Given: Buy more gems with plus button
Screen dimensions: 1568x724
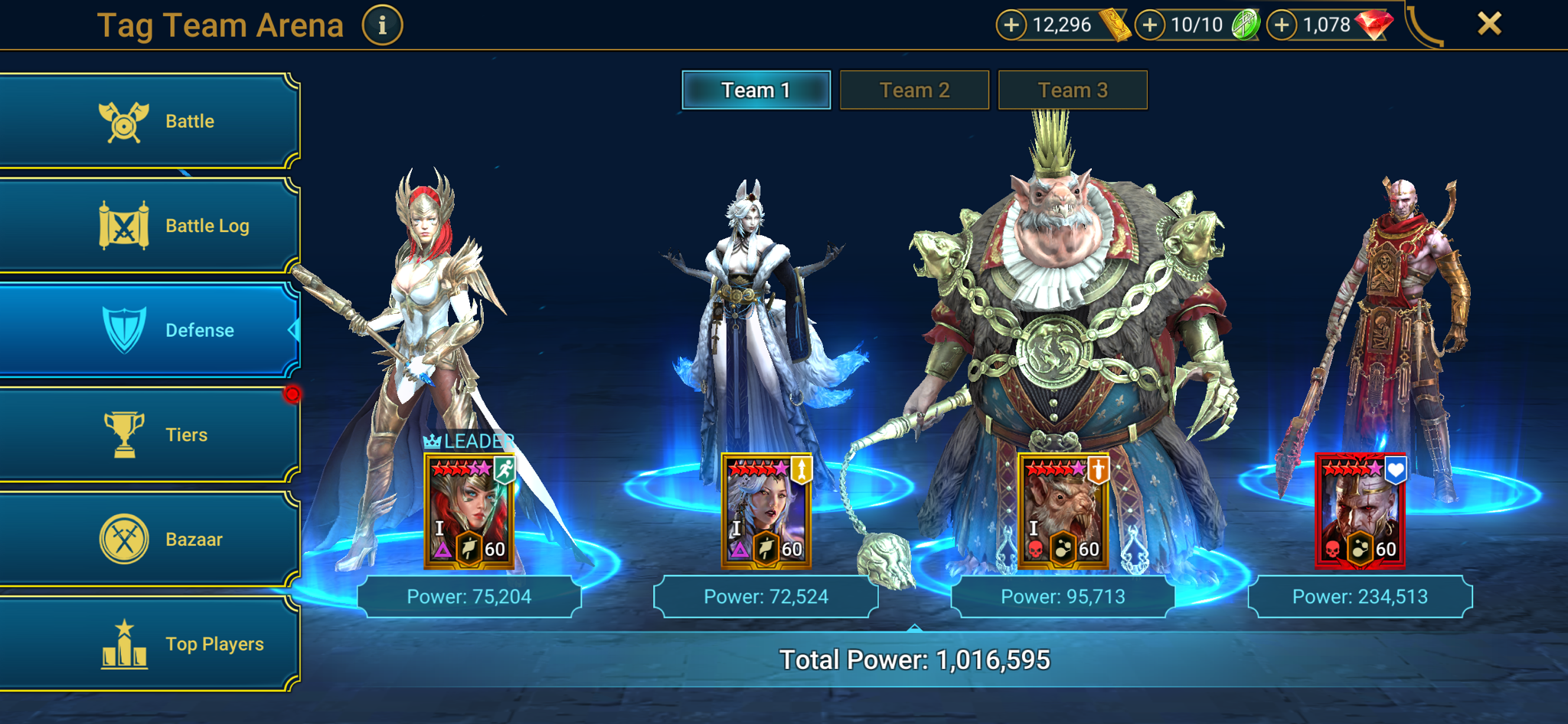Looking at the screenshot, I should (x=1282, y=25).
